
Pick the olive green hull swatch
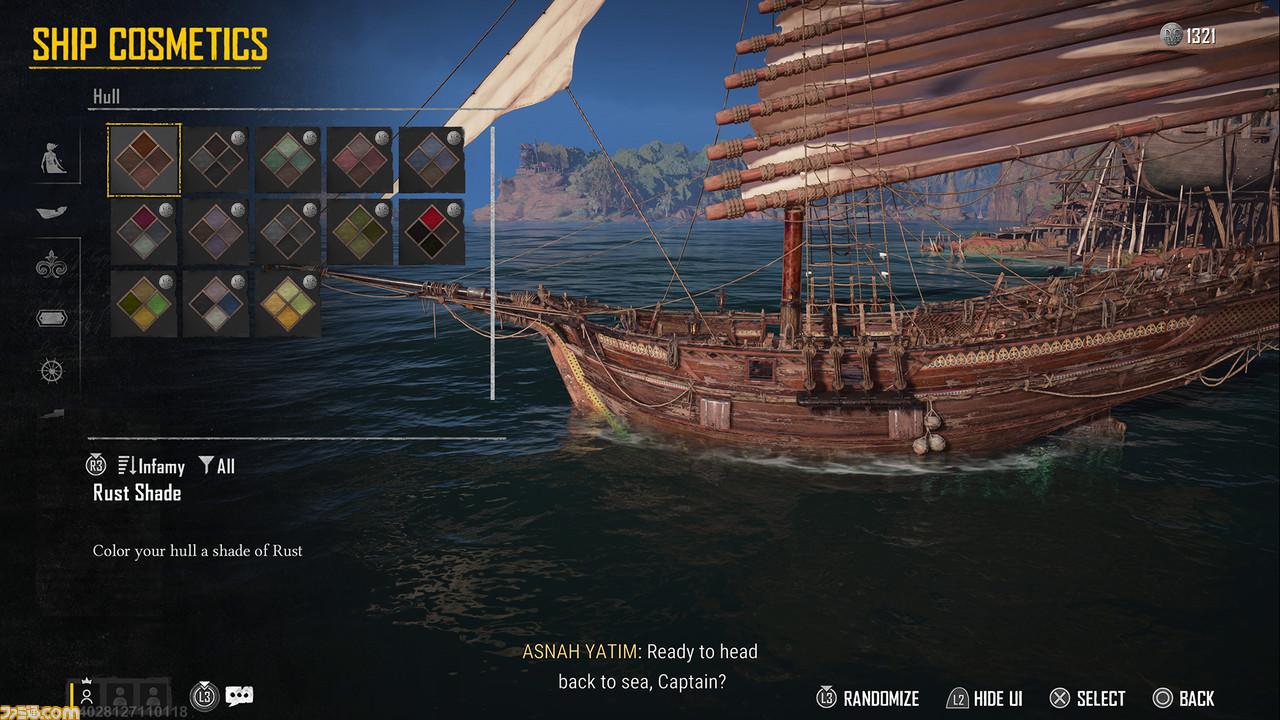click(x=360, y=232)
